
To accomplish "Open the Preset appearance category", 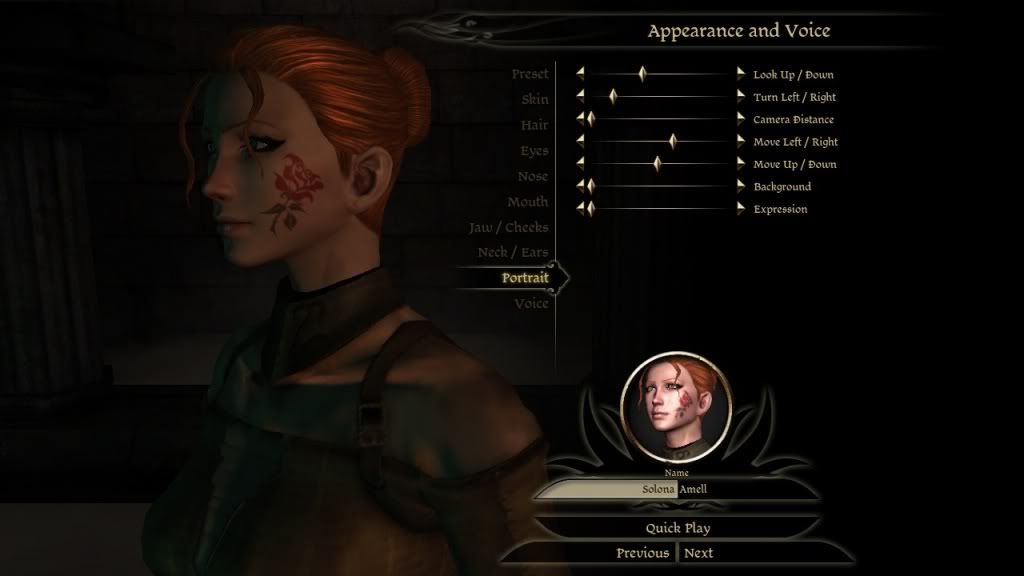I will click(x=529, y=75).
